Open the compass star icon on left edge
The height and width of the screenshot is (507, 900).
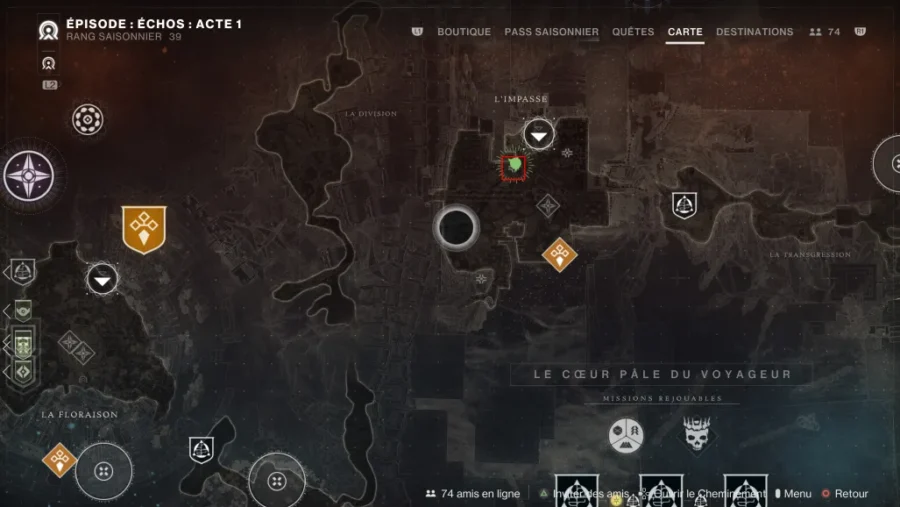pos(28,176)
